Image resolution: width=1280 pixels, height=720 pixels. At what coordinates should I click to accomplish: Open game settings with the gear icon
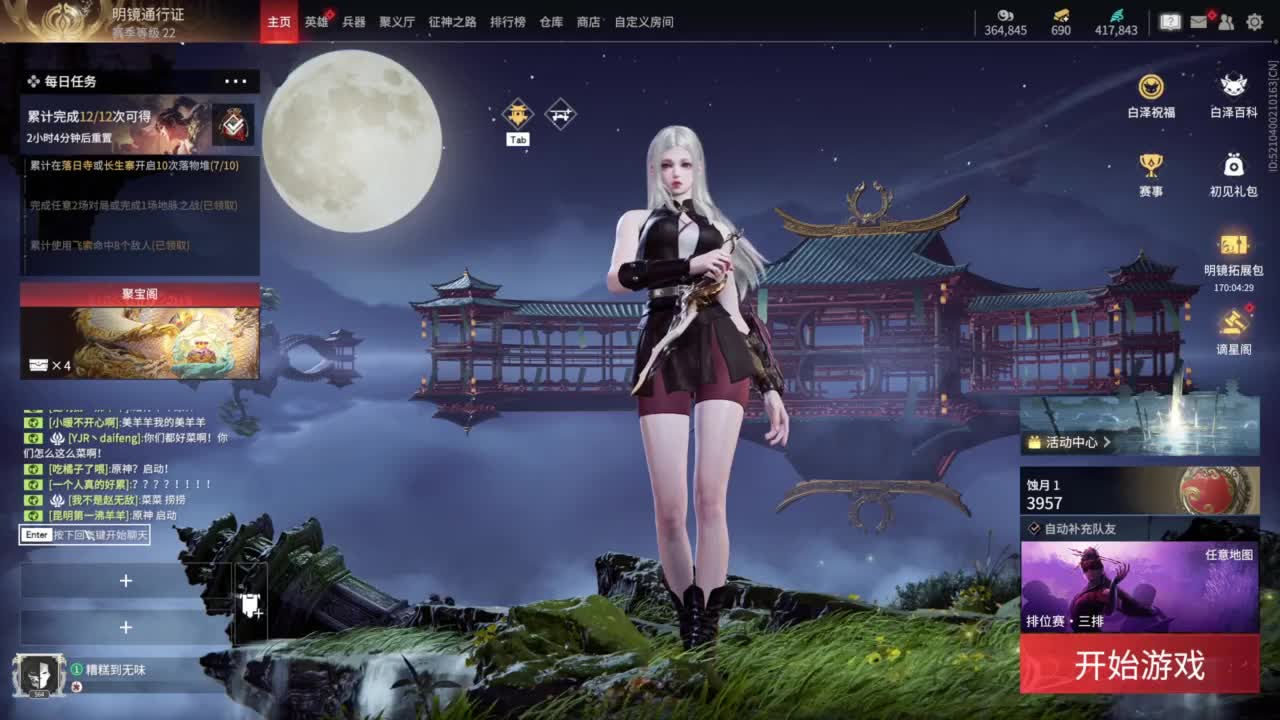pyautogui.click(x=1256, y=20)
